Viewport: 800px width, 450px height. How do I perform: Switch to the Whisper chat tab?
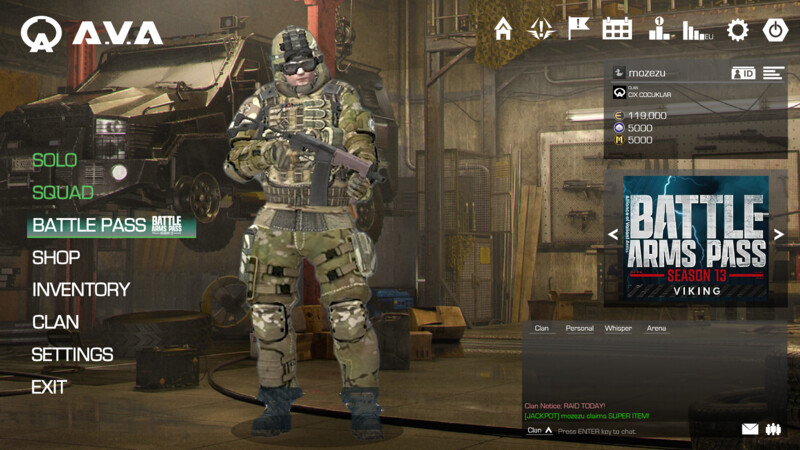pyautogui.click(x=618, y=328)
